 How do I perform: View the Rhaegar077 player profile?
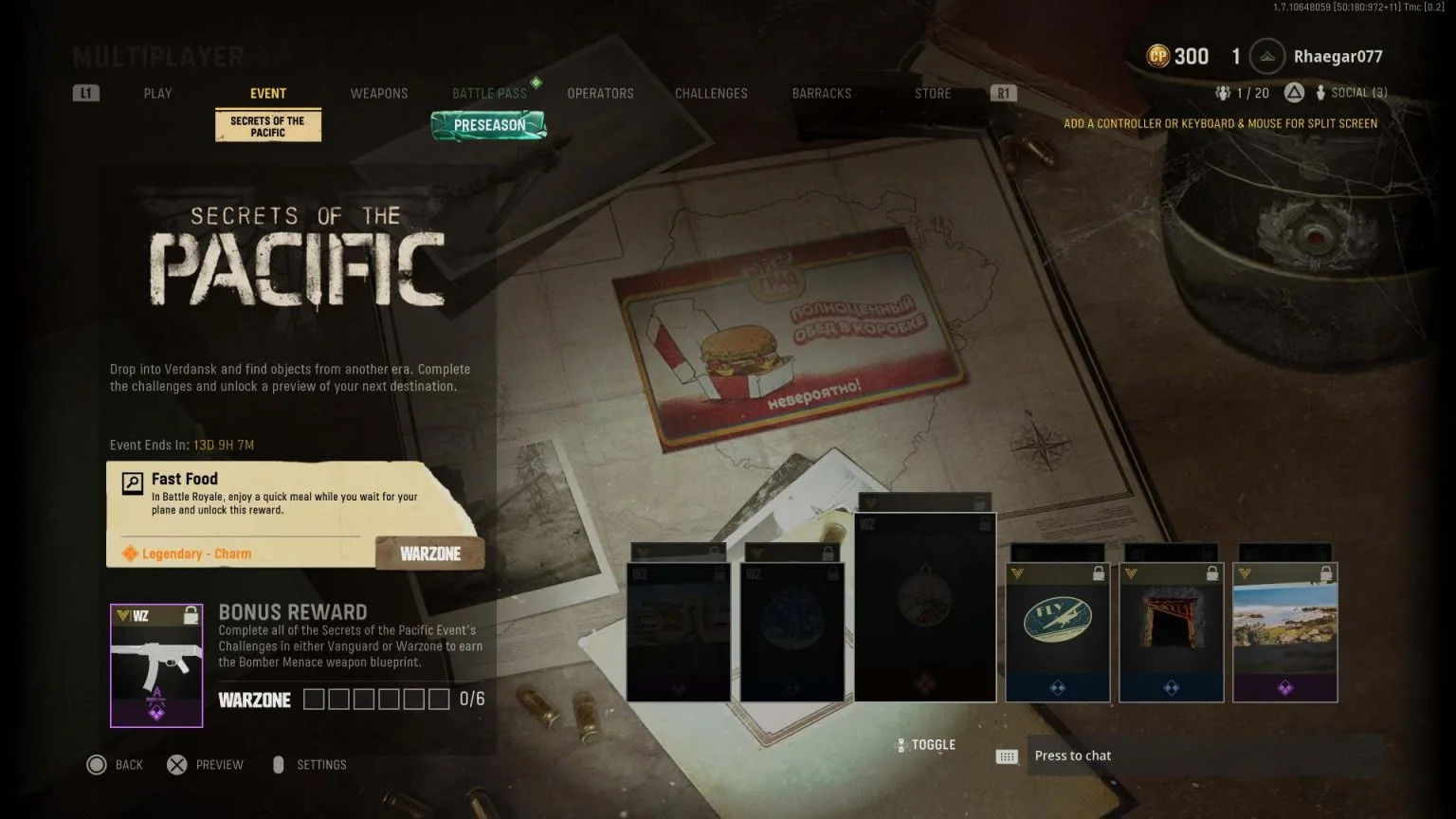[x=1337, y=57]
